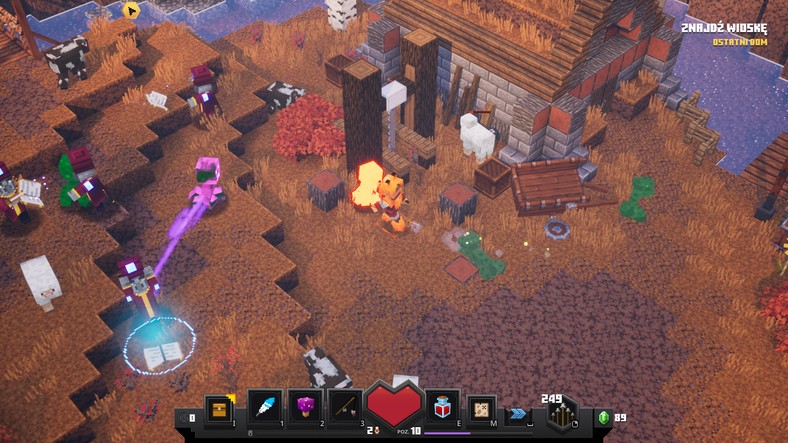Screen dimensions: 788x443
Task: Select the arrow quiver ammo icon
Action: pos(561,413)
